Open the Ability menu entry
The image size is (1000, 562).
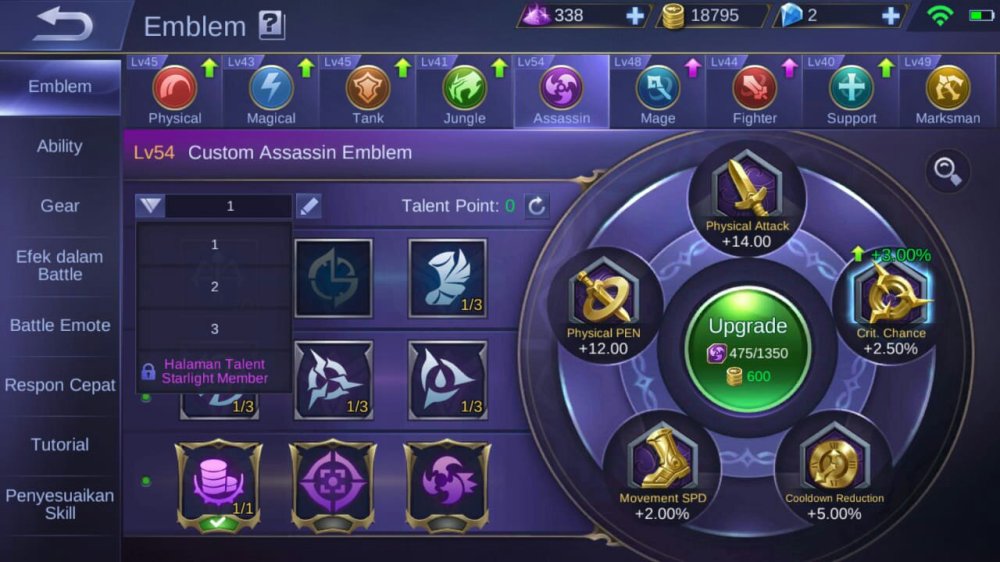point(60,146)
